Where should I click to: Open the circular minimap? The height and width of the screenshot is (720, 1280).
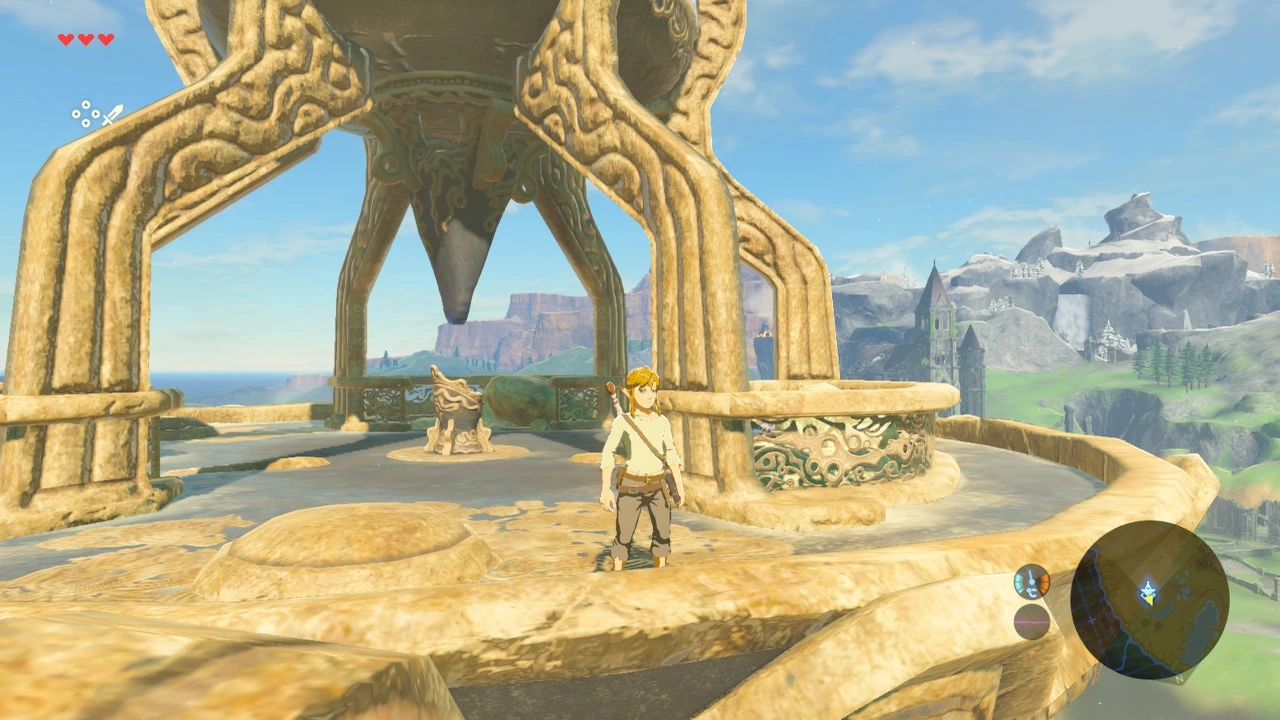coord(1149,599)
